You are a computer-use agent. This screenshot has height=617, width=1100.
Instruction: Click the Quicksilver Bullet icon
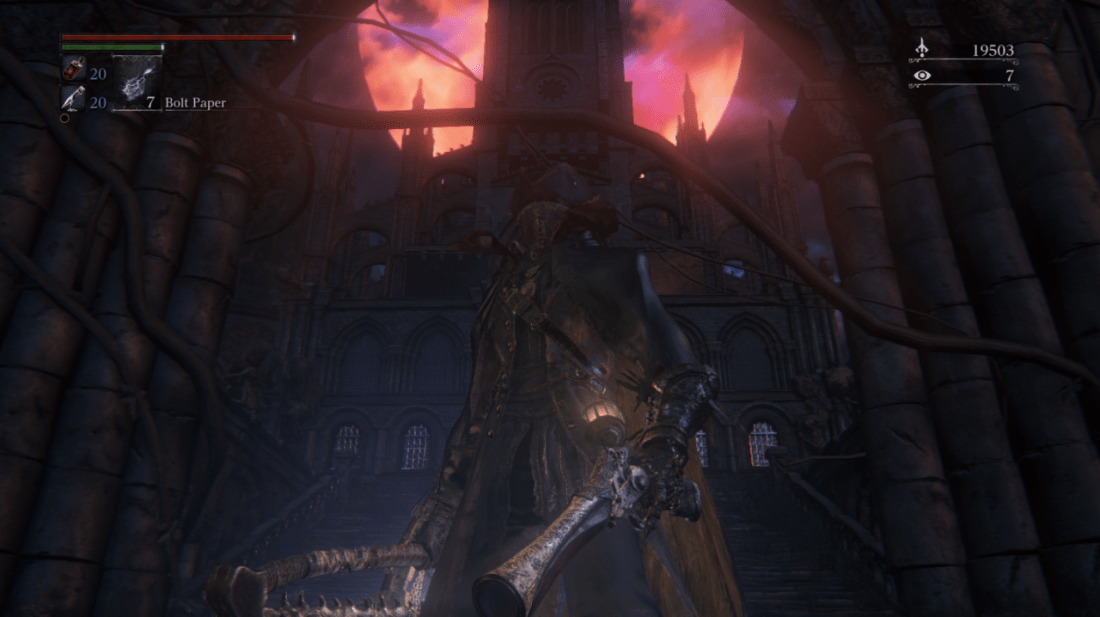(x=74, y=99)
